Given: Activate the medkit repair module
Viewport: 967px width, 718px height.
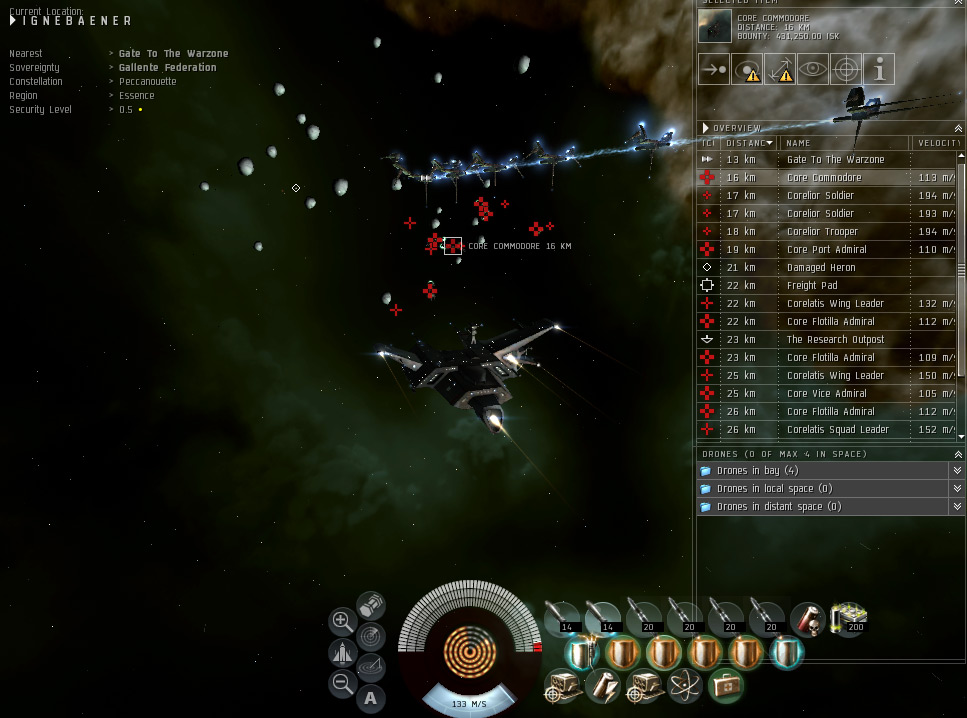Looking at the screenshot, I should click(725, 686).
